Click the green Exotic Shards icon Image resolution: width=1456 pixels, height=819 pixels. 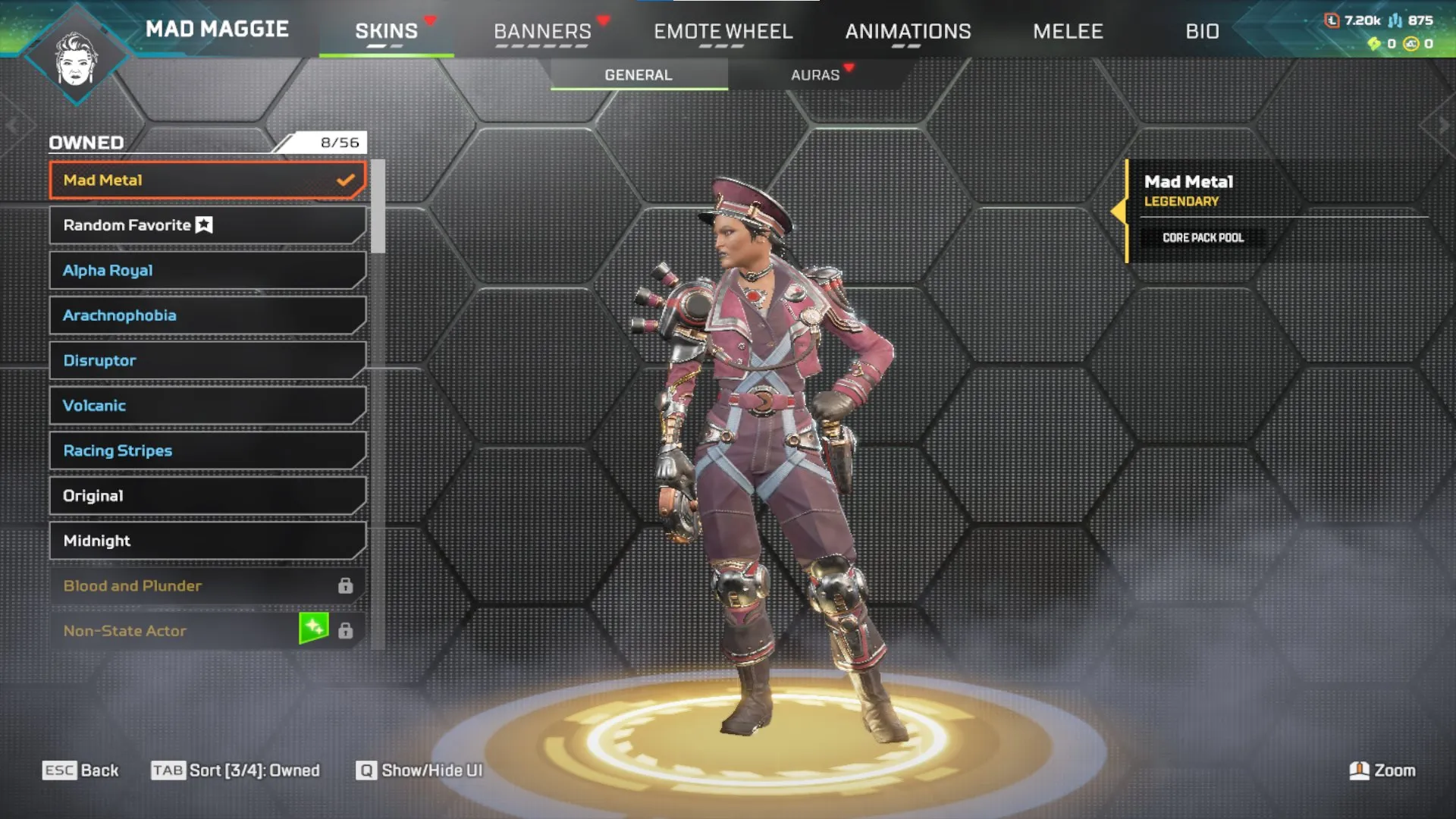tap(1374, 45)
